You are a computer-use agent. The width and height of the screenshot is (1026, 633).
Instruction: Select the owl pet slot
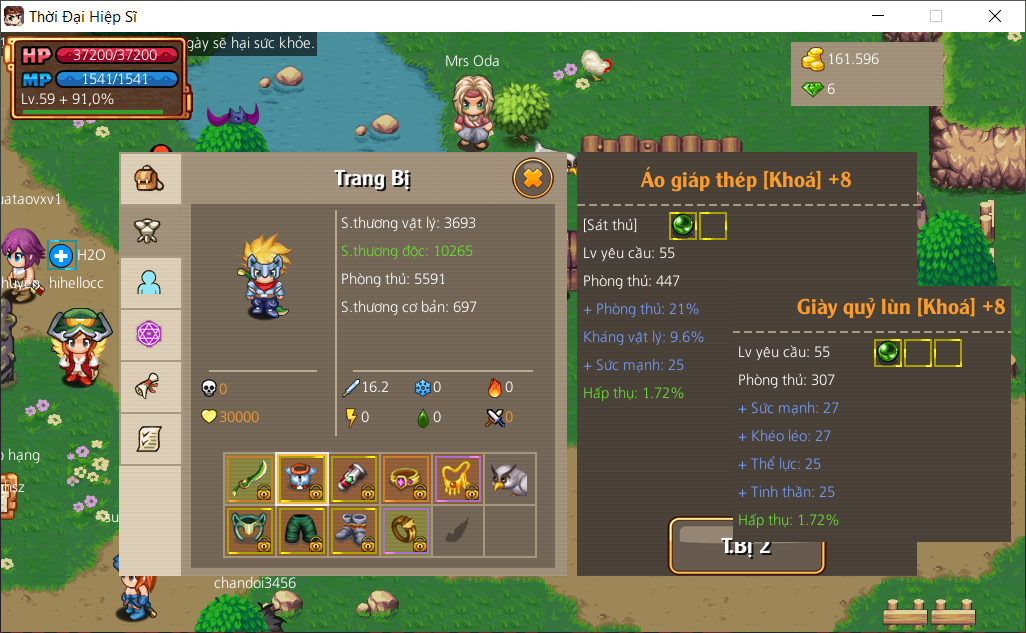coord(510,479)
